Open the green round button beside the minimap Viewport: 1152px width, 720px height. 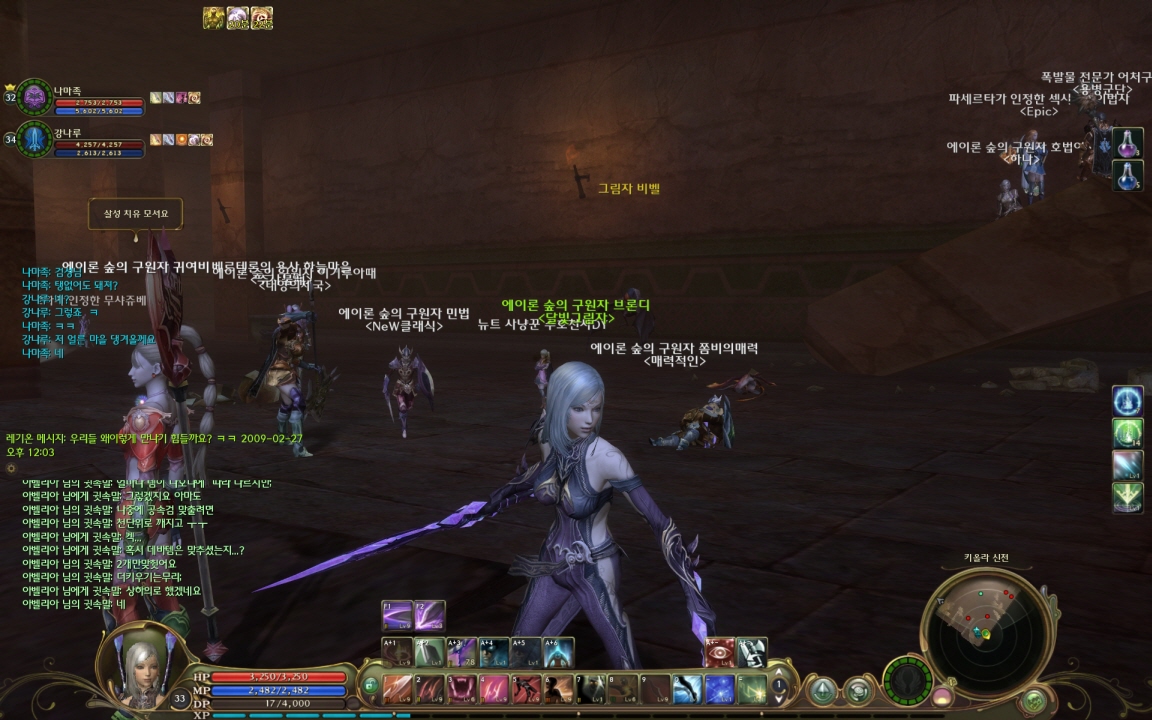click(1034, 699)
